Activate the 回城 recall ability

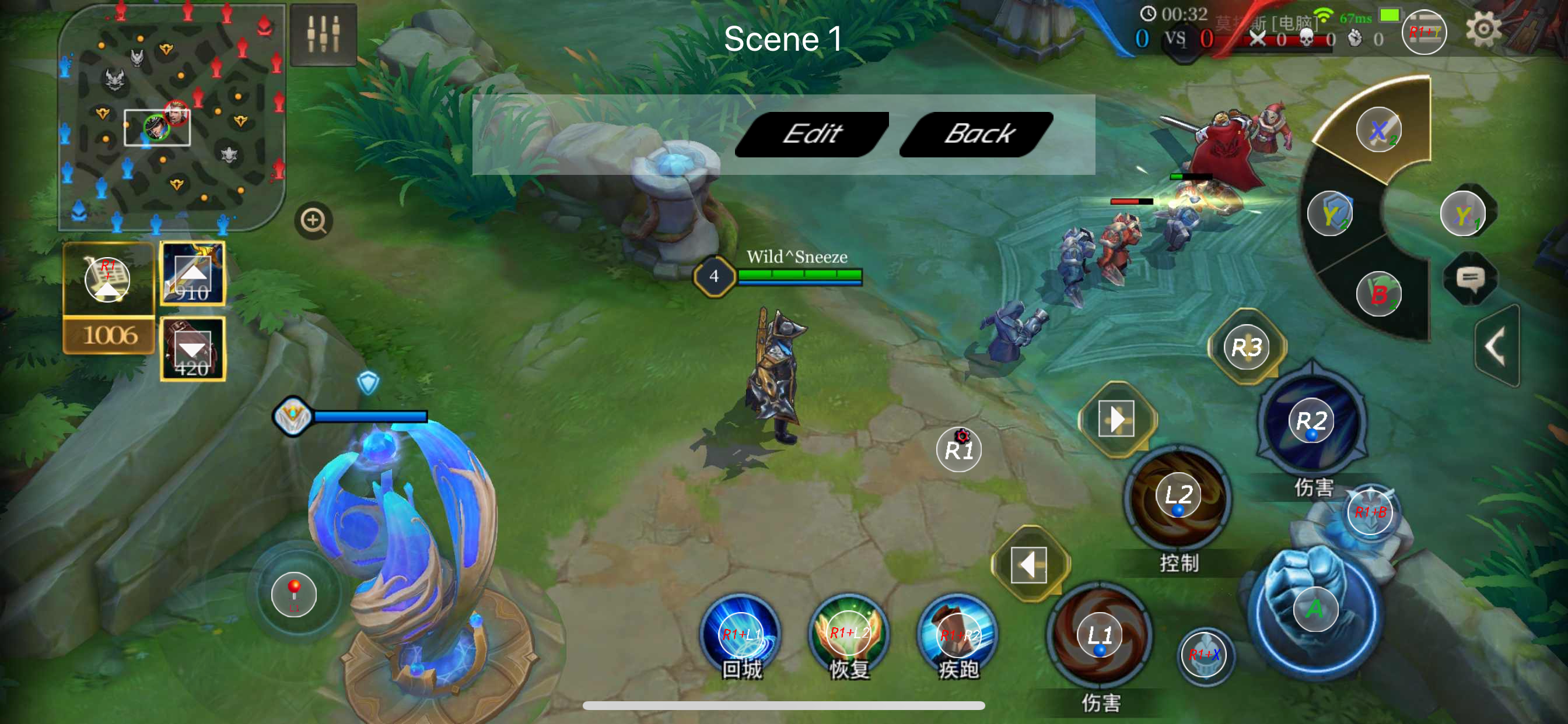(741, 635)
